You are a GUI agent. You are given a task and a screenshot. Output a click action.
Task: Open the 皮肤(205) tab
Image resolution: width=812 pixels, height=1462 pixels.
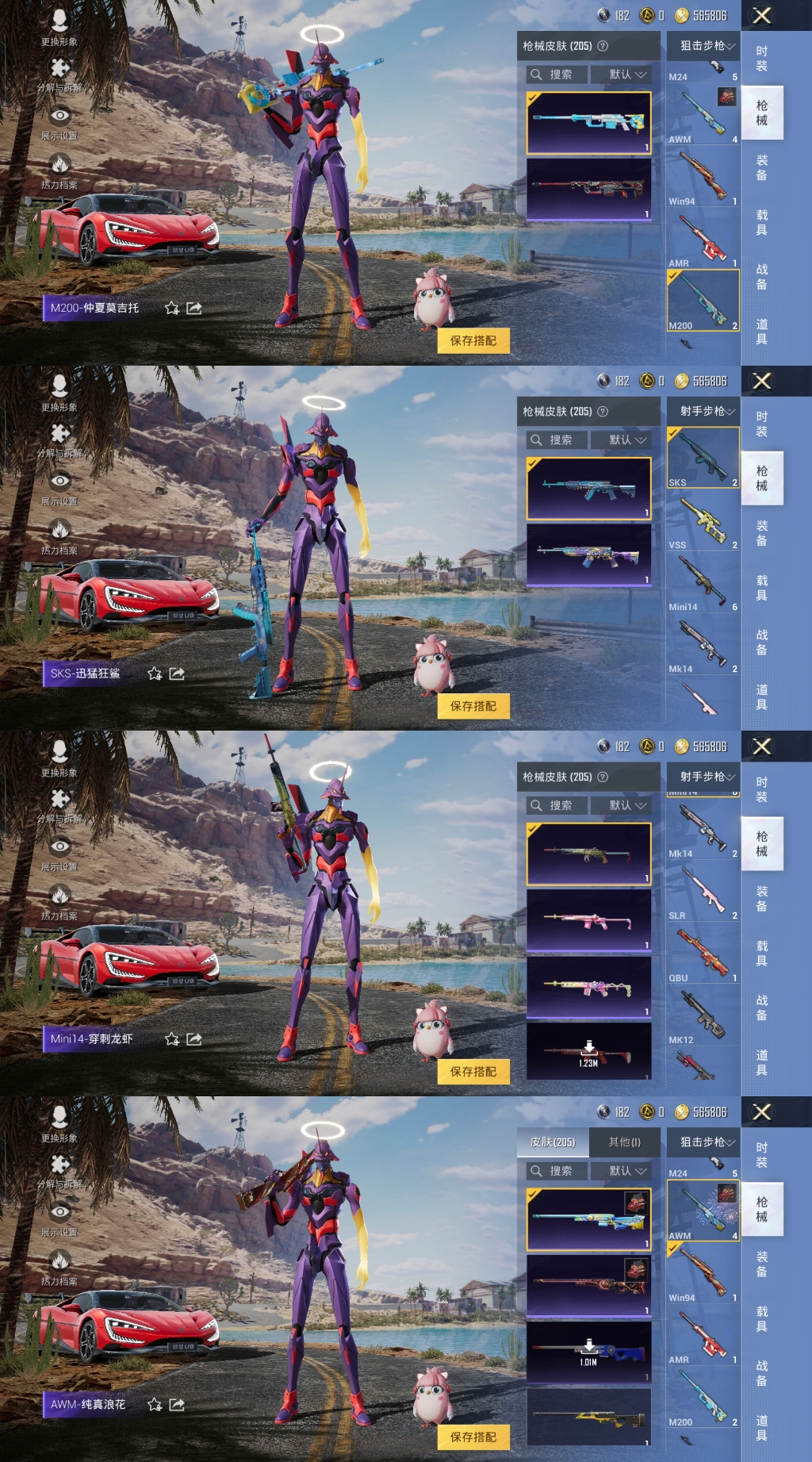click(x=553, y=1142)
